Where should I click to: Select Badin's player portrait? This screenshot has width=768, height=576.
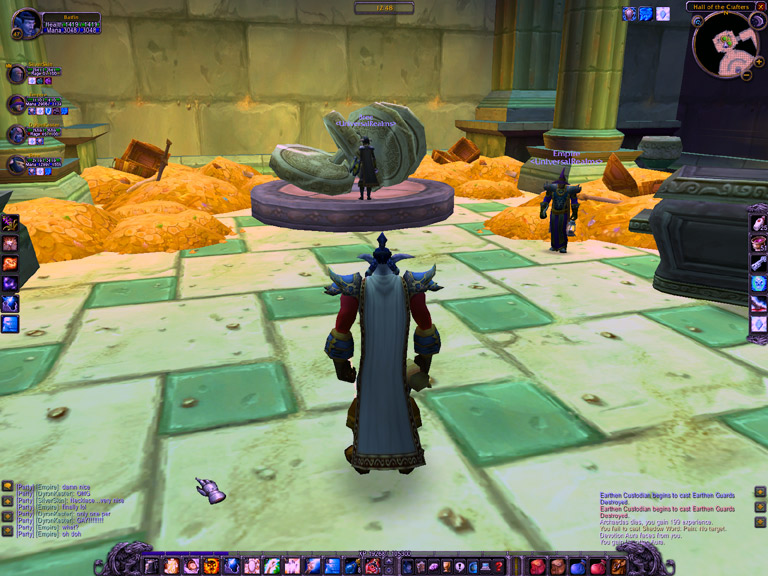[27, 23]
